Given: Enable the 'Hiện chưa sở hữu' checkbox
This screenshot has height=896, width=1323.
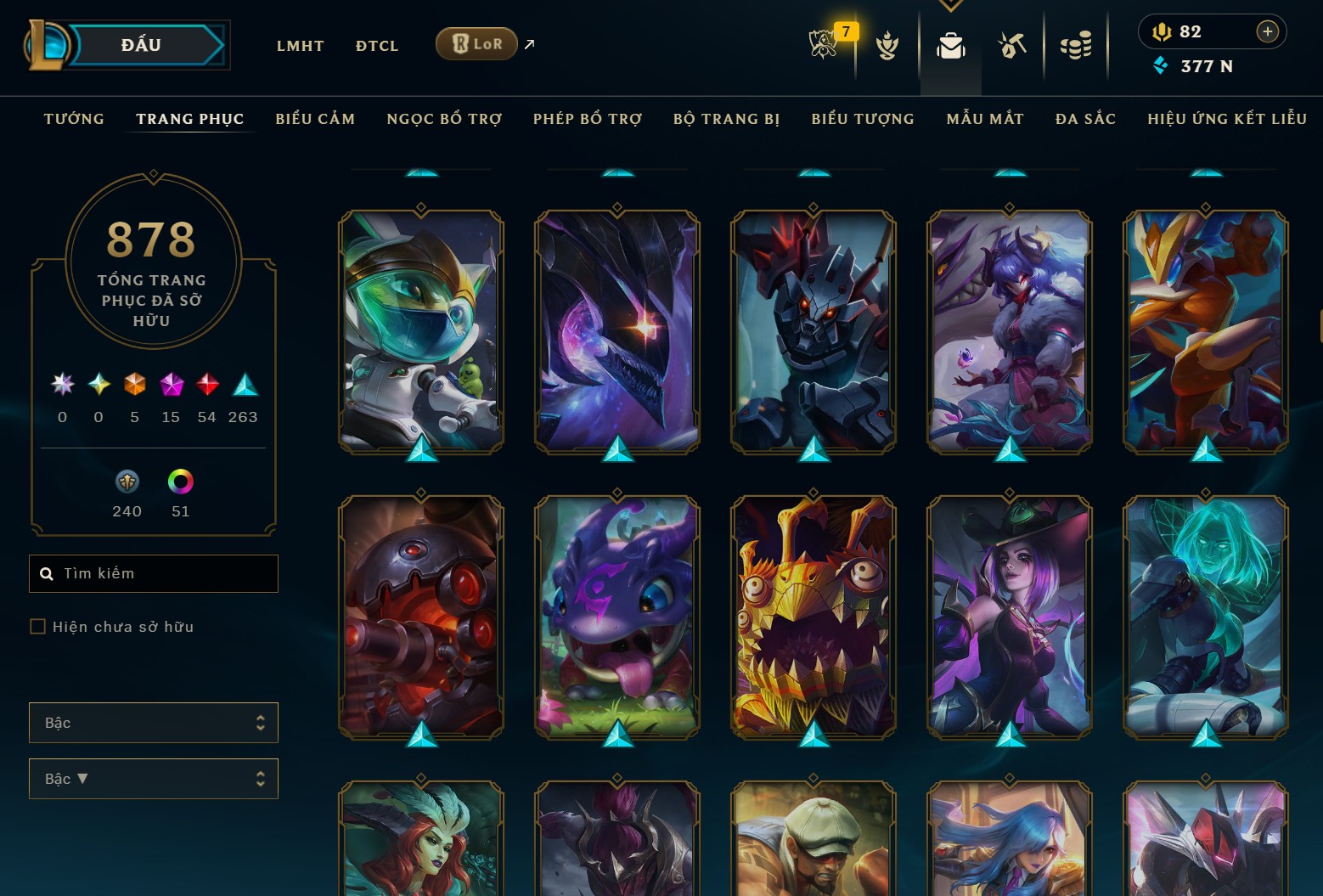Looking at the screenshot, I should click(x=38, y=626).
